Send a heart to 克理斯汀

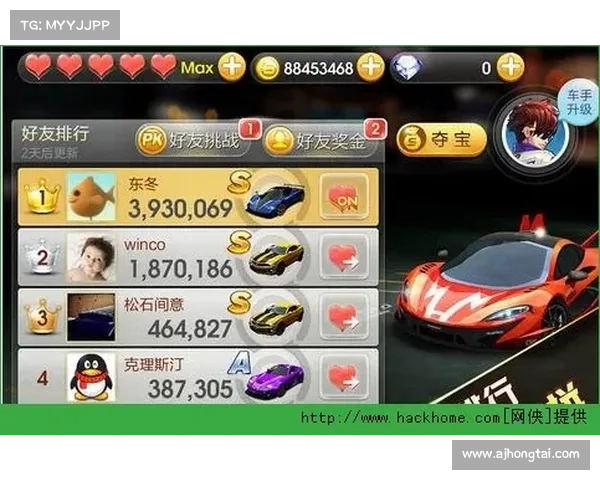tap(343, 376)
